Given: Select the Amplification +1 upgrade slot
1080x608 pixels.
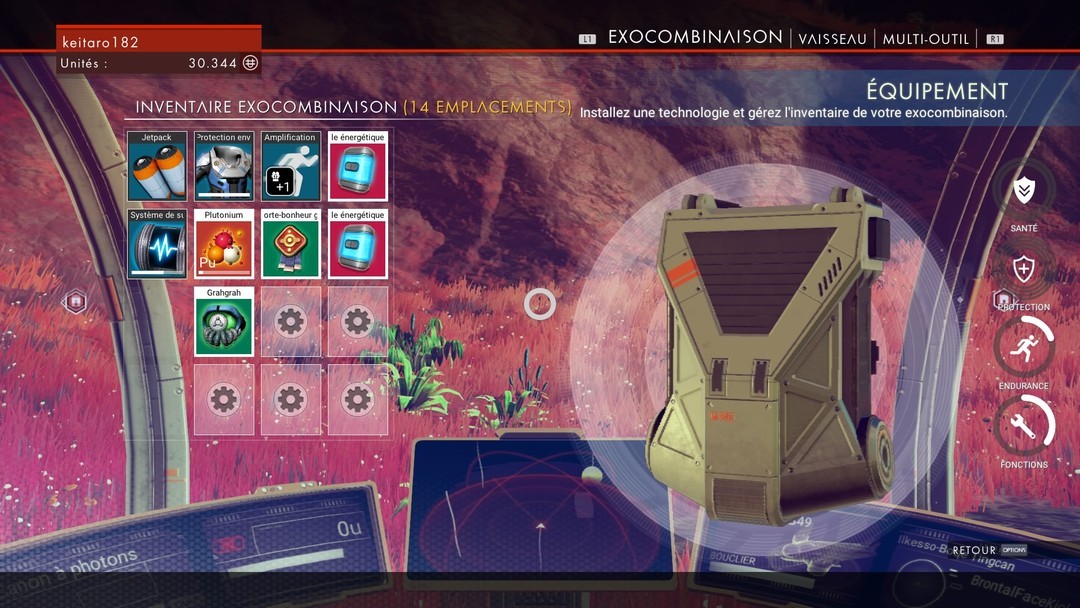Looking at the screenshot, I should click(291, 166).
